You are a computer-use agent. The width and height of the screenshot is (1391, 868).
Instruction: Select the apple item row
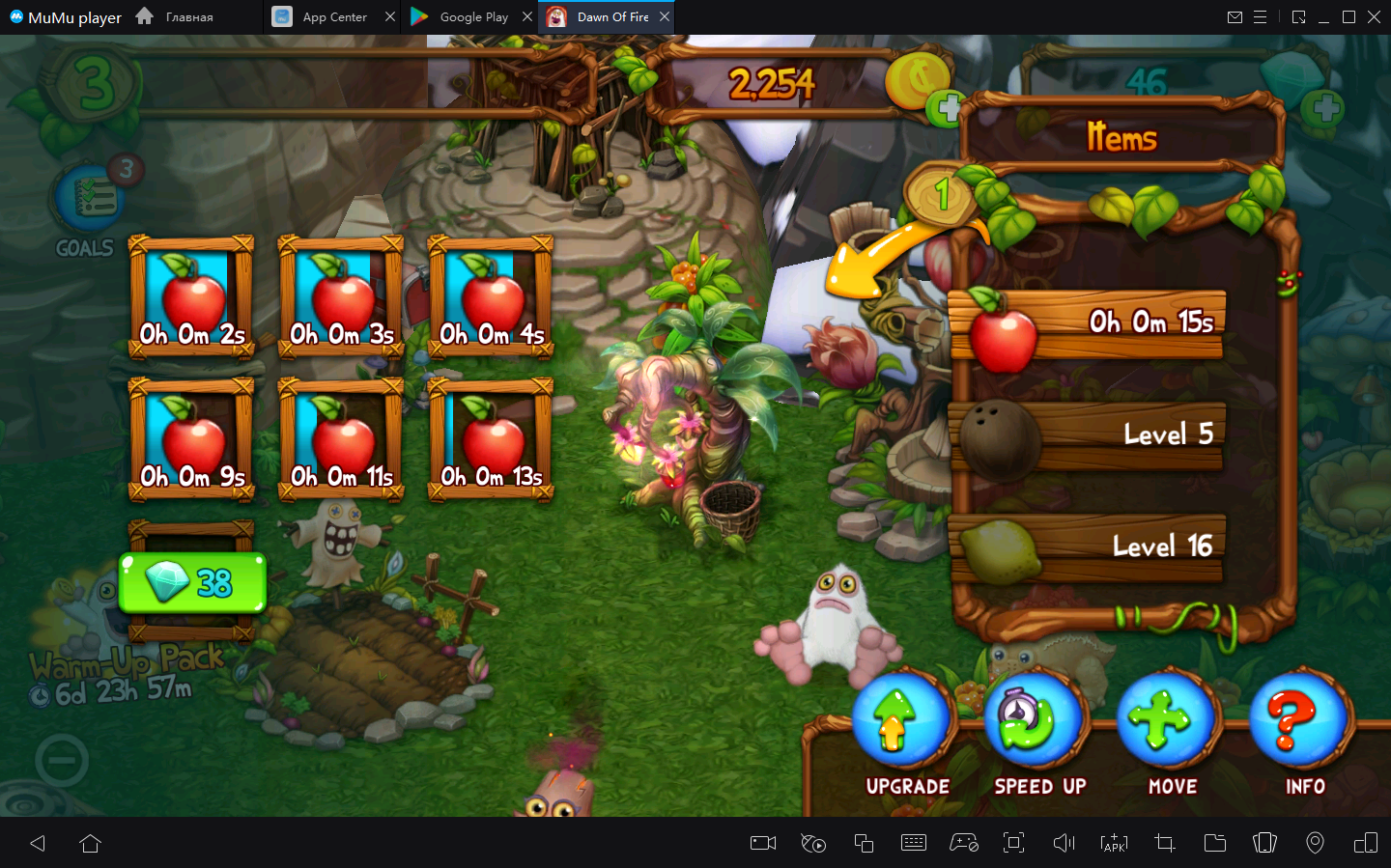pos(1089,325)
